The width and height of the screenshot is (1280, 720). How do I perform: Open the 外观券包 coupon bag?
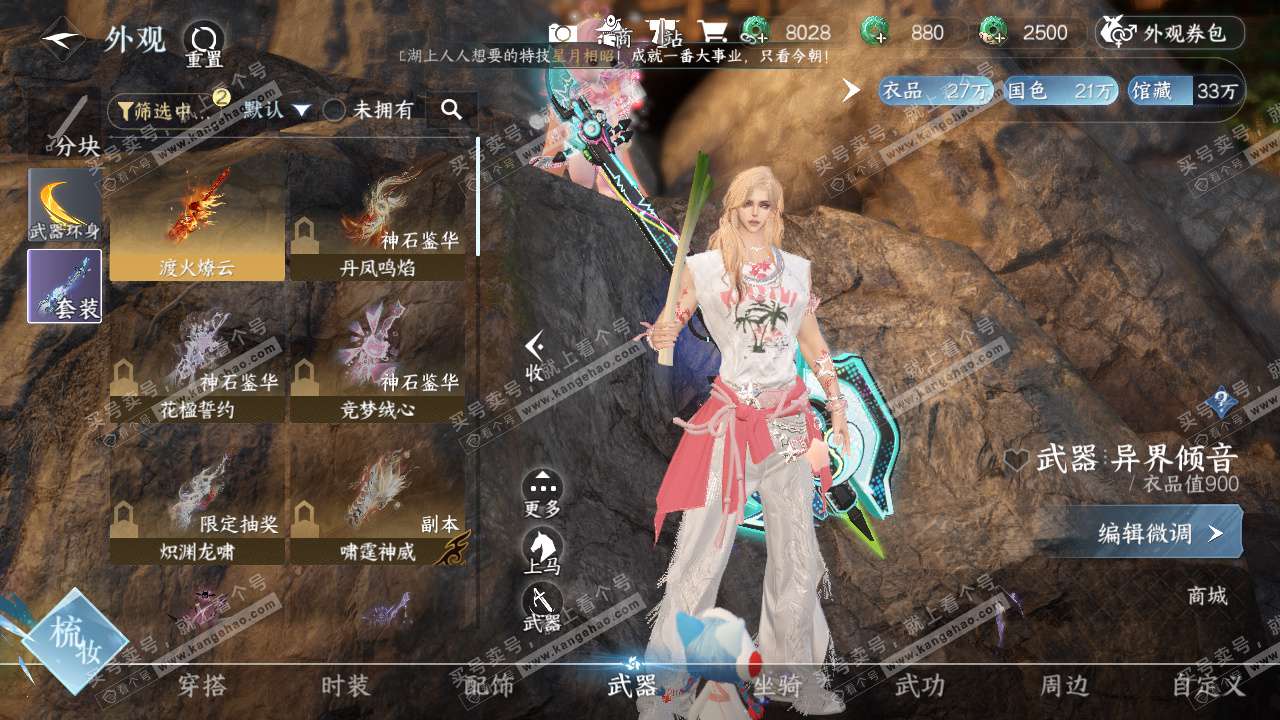click(1171, 33)
